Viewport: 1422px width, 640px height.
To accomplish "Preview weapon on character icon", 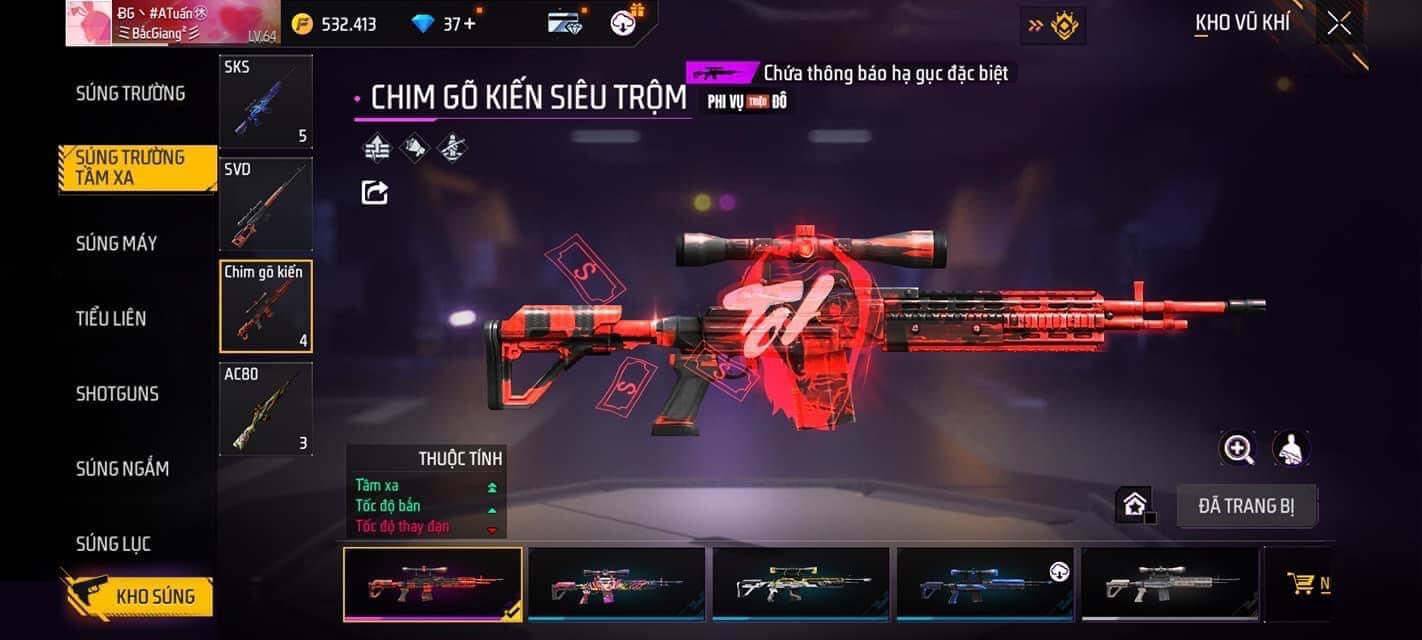I will coord(1291,449).
